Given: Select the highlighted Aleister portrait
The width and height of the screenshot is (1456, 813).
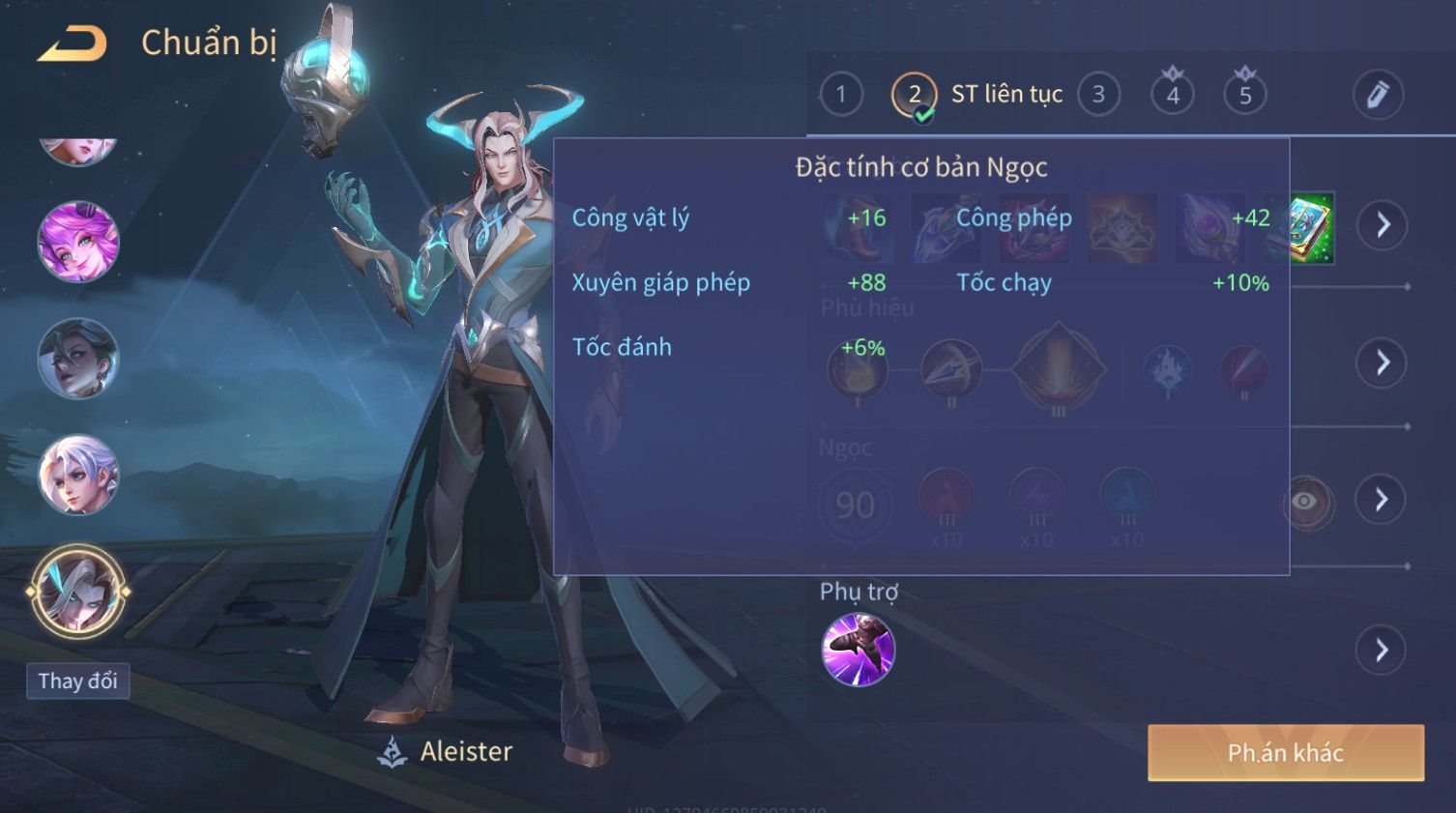Looking at the screenshot, I should tap(77, 592).
